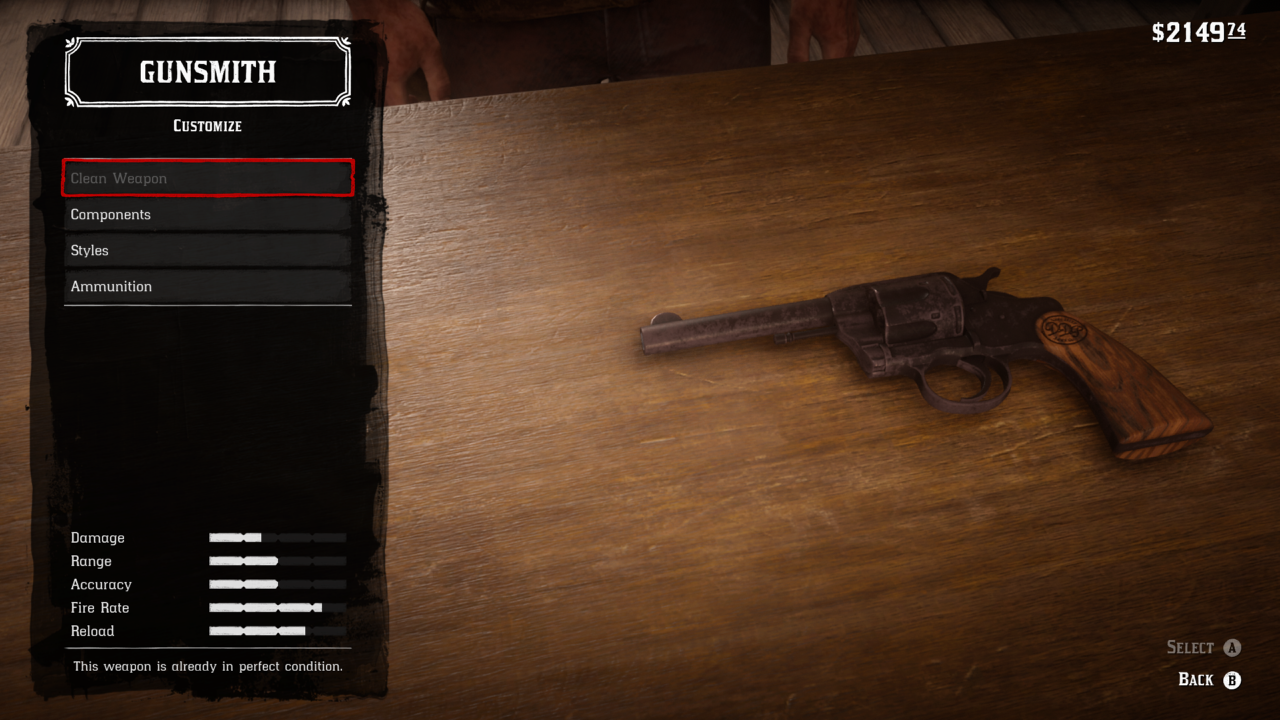Click the cash balance in the corner
The width and height of the screenshot is (1280, 720).
pos(1198,30)
